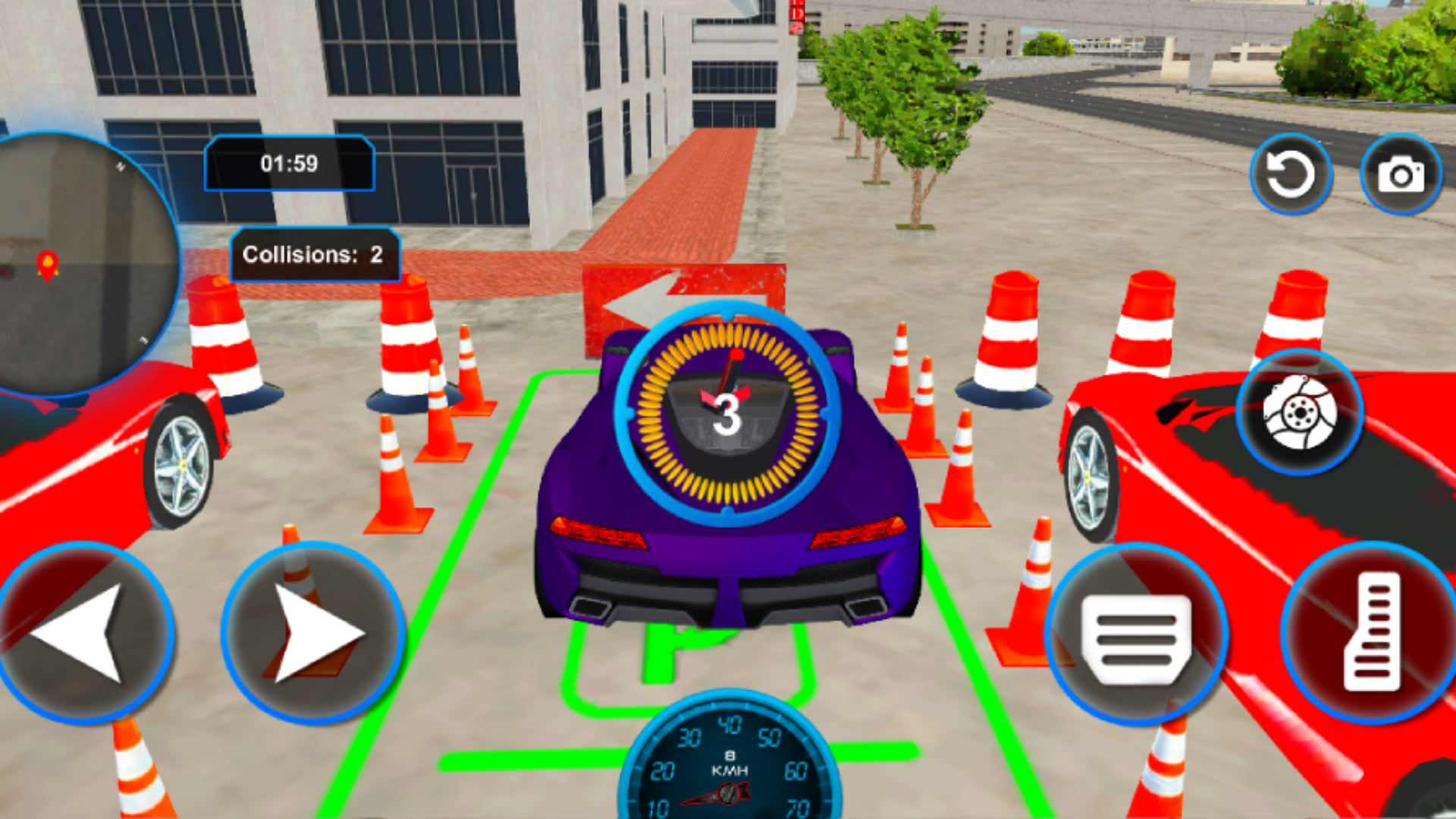
Task: Click the 01:59 timer display
Action: (290, 162)
